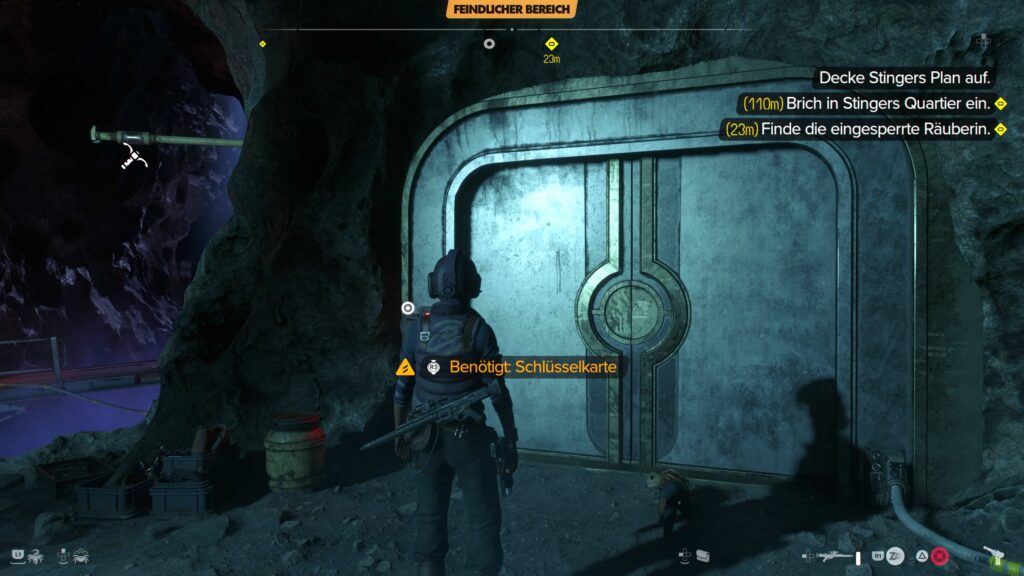Viewport: 1024px width, 576px height.
Task: Activate the red circular ability icon
Action: 939,555
